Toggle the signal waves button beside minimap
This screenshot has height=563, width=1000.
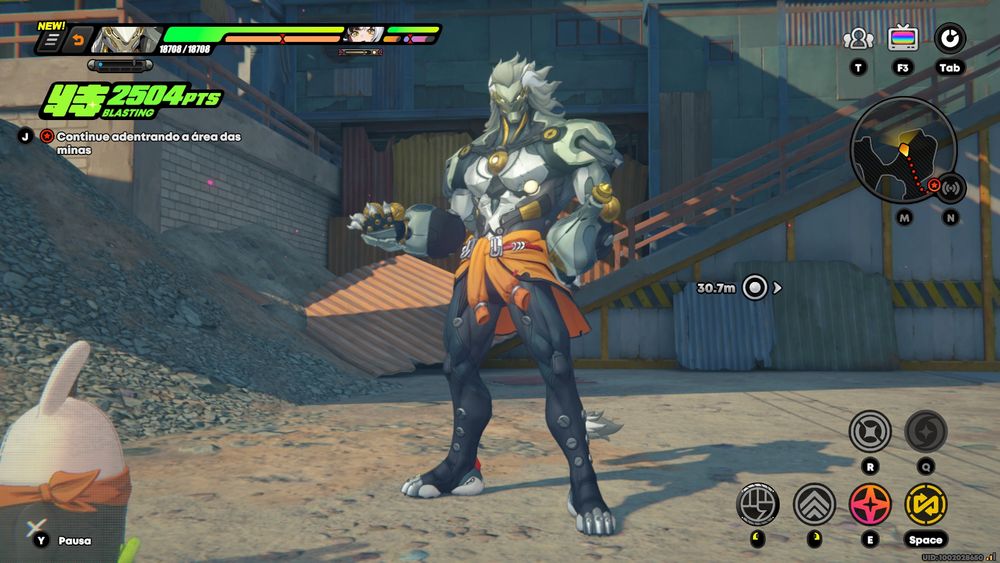950,187
